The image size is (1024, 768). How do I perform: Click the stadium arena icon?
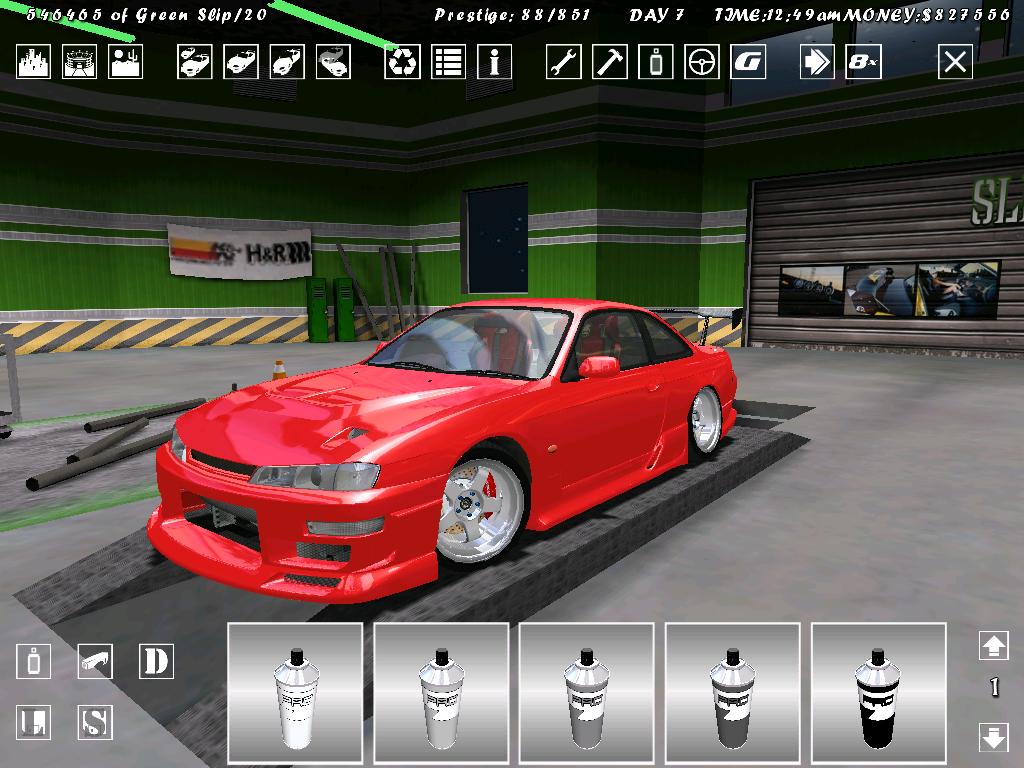[x=79, y=62]
